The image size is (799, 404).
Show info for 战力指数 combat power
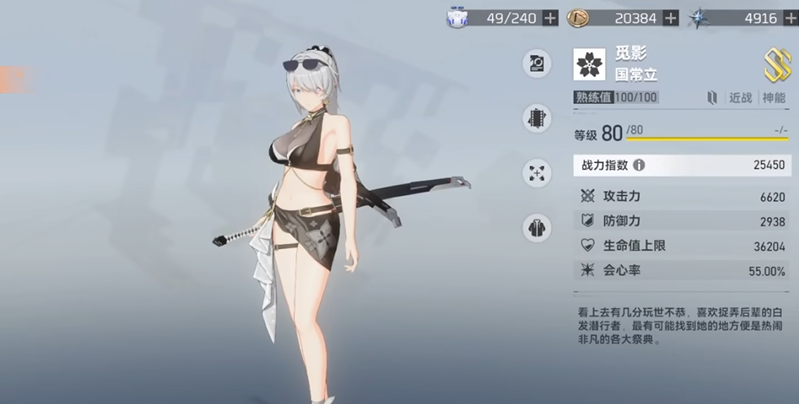639,165
